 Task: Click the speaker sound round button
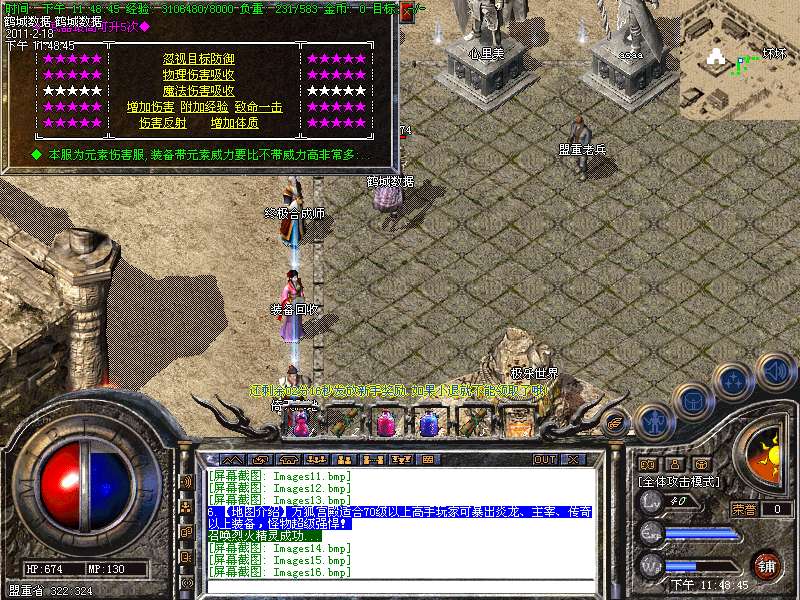[x=774, y=370]
